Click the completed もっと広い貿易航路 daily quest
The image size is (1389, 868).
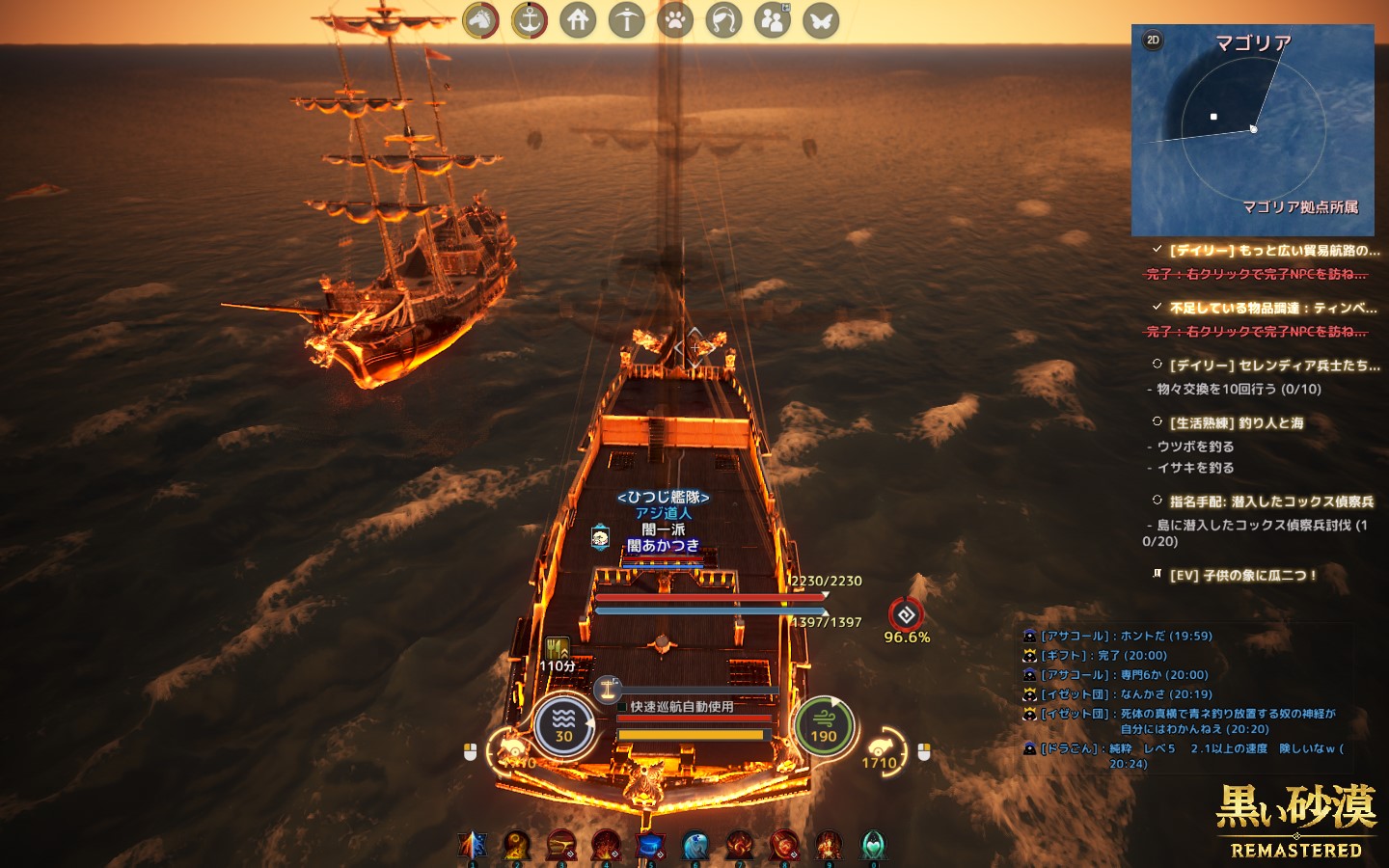(1273, 250)
